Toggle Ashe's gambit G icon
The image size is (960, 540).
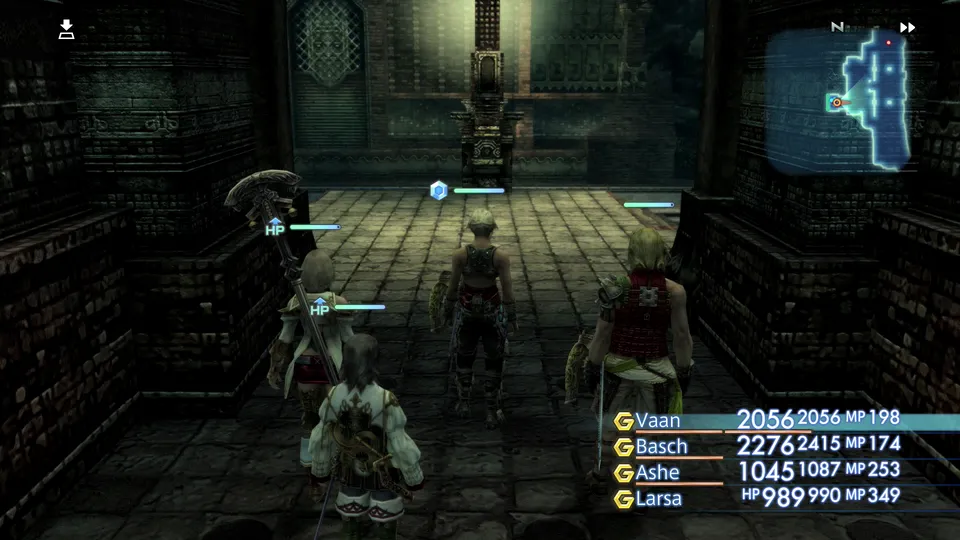(x=623, y=471)
